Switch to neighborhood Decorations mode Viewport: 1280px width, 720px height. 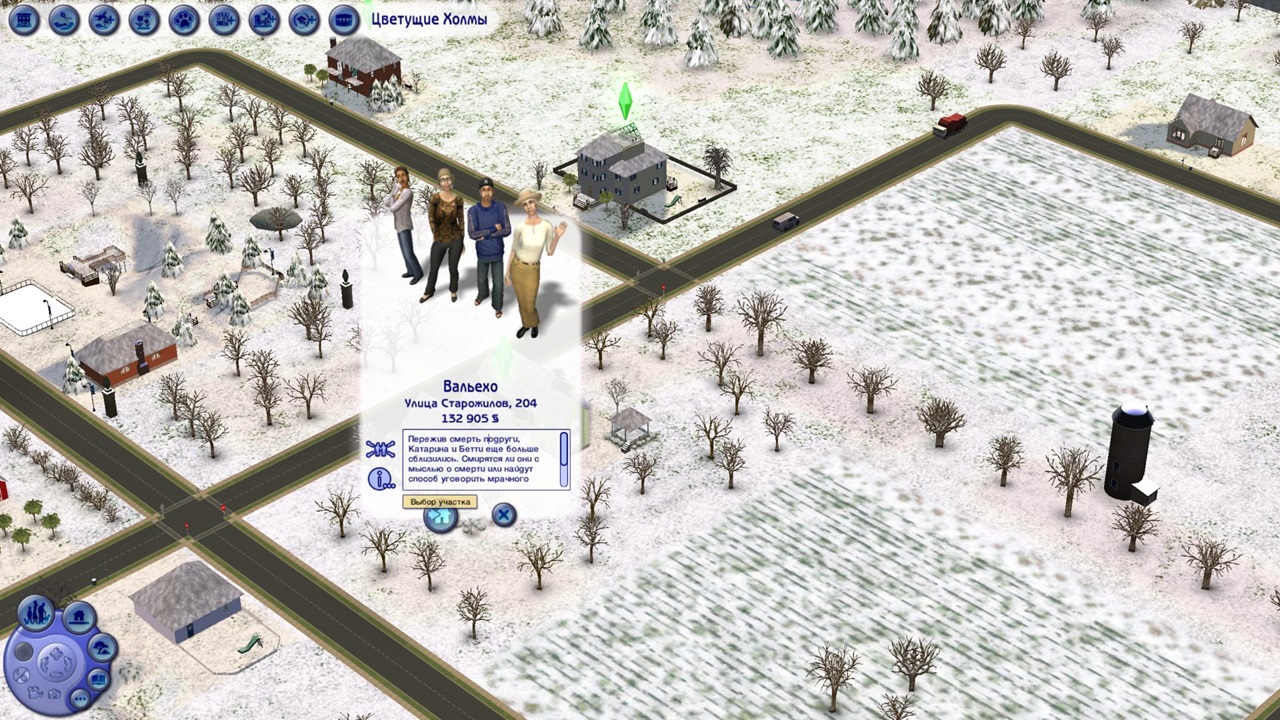[103, 648]
